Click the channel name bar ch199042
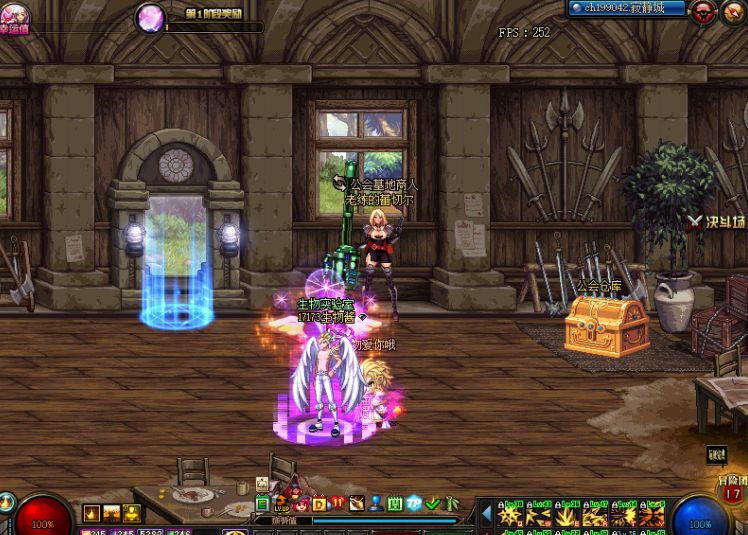The image size is (748, 535). 628,8
